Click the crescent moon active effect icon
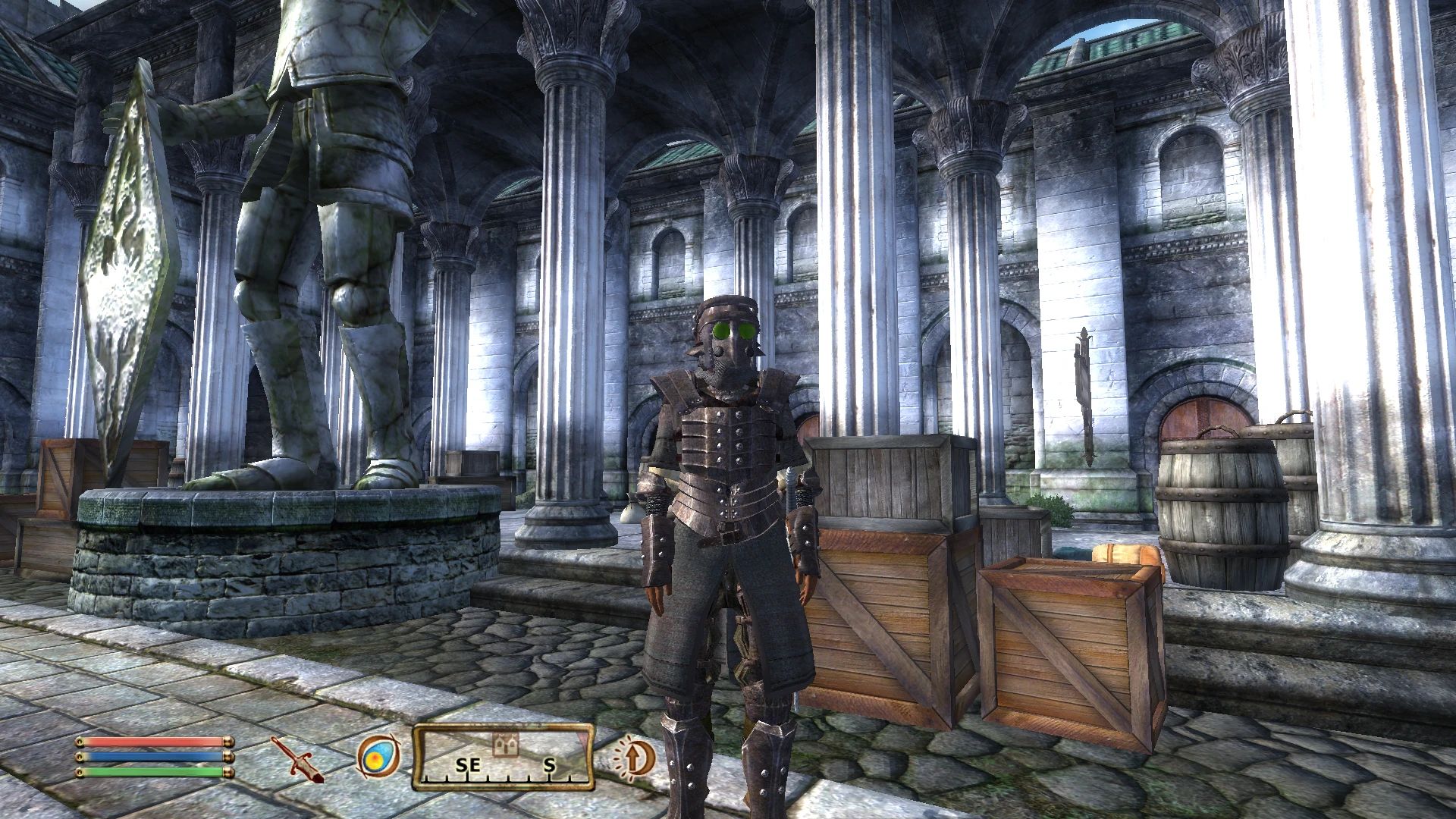The image size is (1456, 819). coord(634,758)
